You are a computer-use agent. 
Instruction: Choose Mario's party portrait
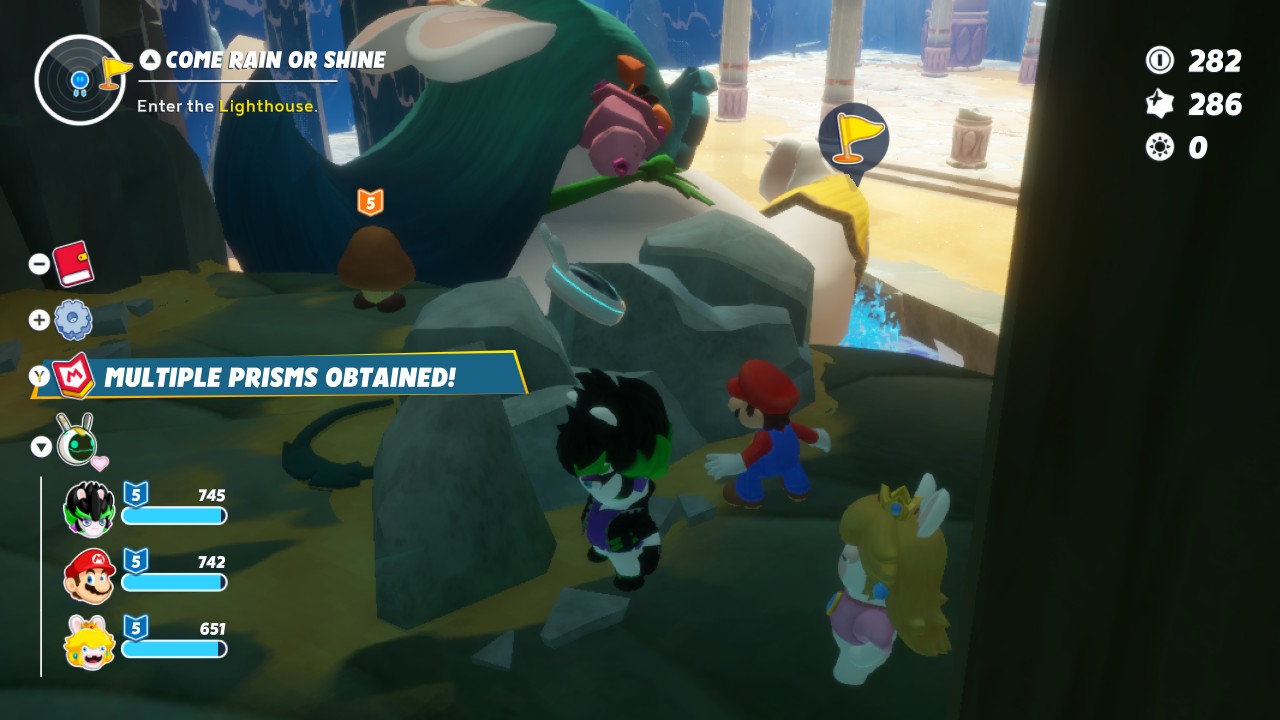click(x=89, y=576)
